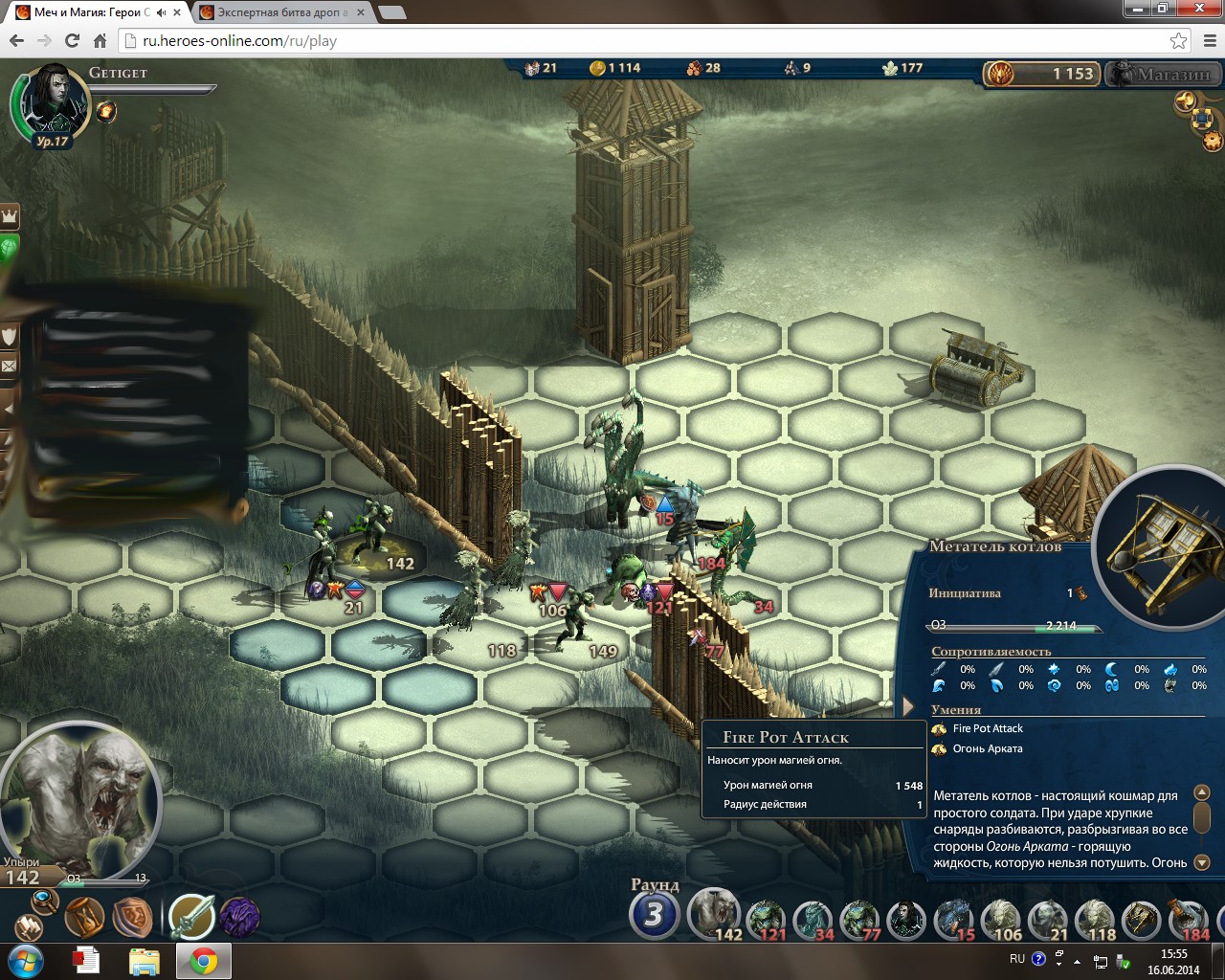1225x980 pixels.
Task: Reload the browser page
Action: [72, 41]
